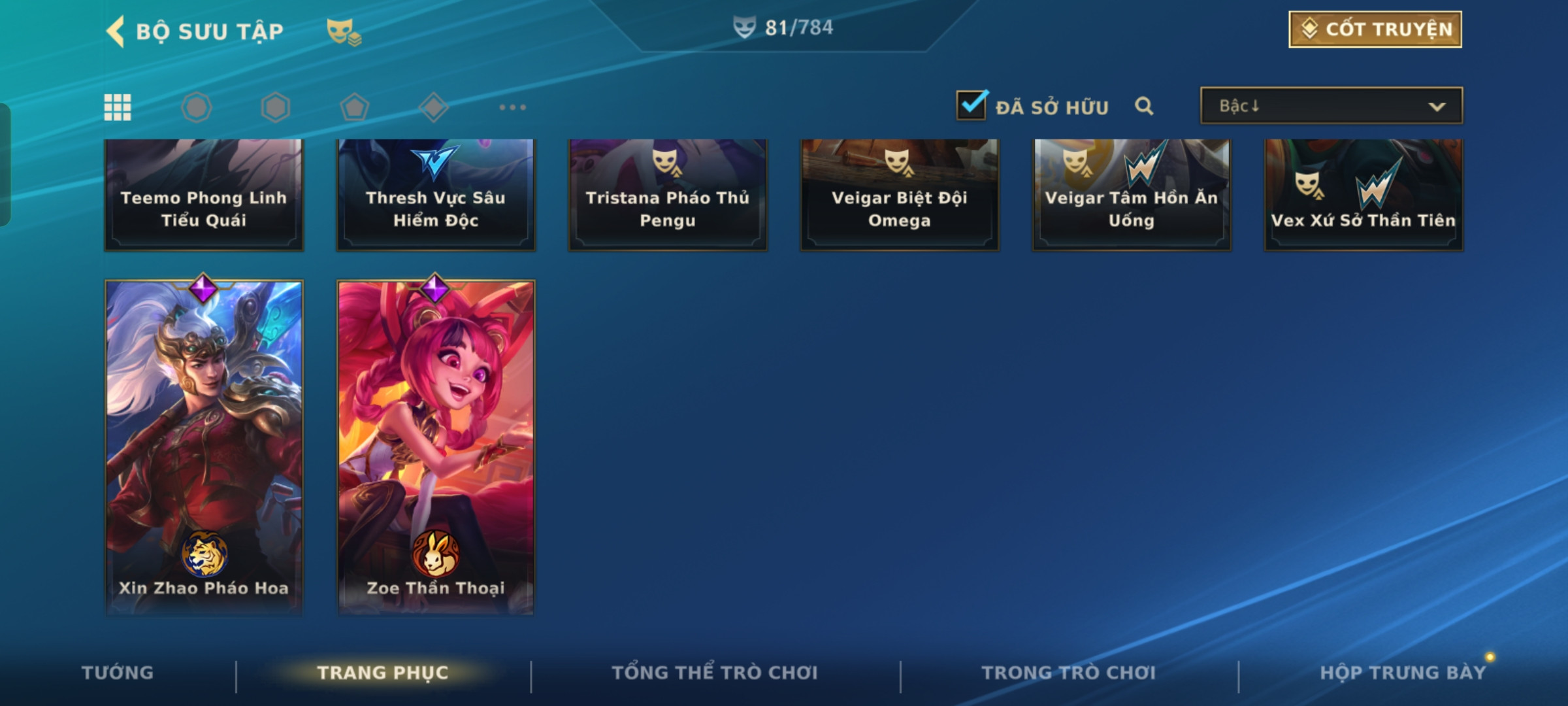Open Tristana Pháo Thủ Pengu skin

click(x=667, y=195)
